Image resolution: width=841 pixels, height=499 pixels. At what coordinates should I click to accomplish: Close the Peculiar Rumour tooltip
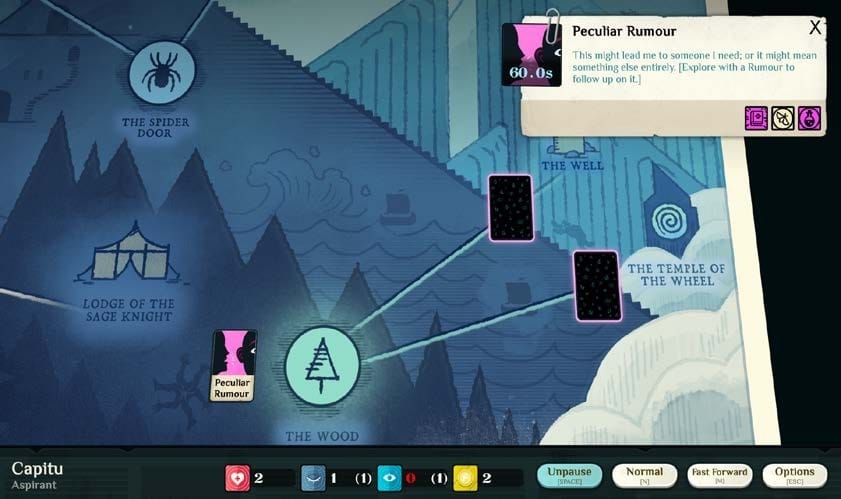(x=815, y=28)
